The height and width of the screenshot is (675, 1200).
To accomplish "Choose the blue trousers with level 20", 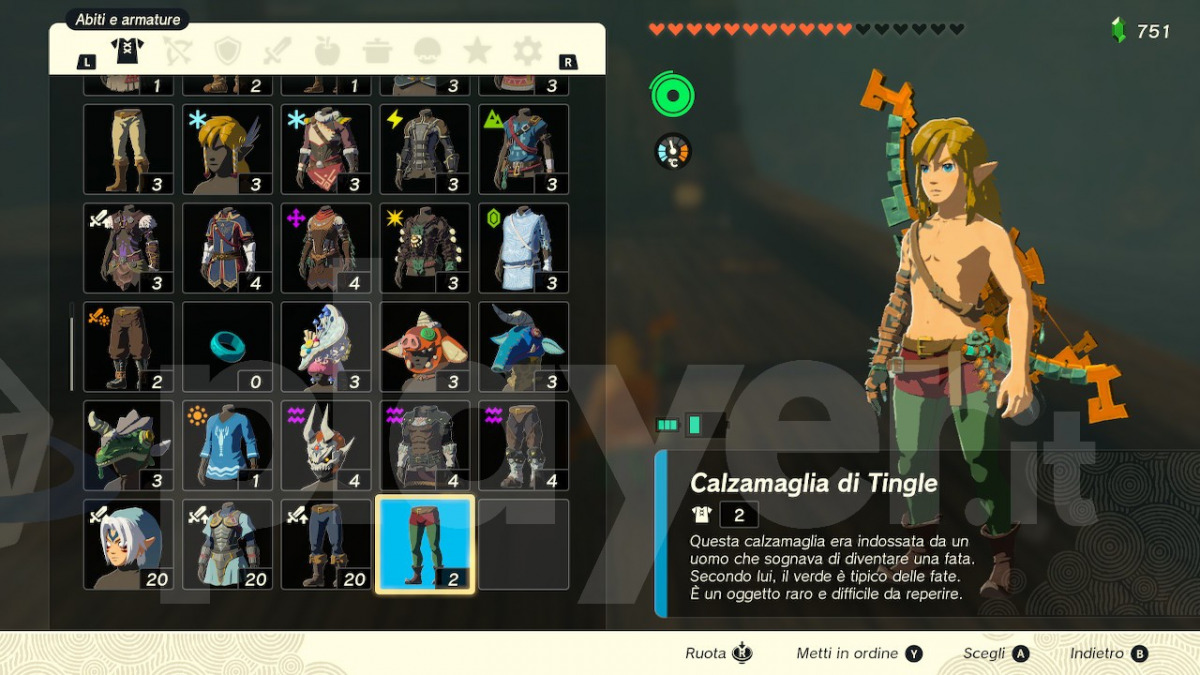I will [x=326, y=545].
